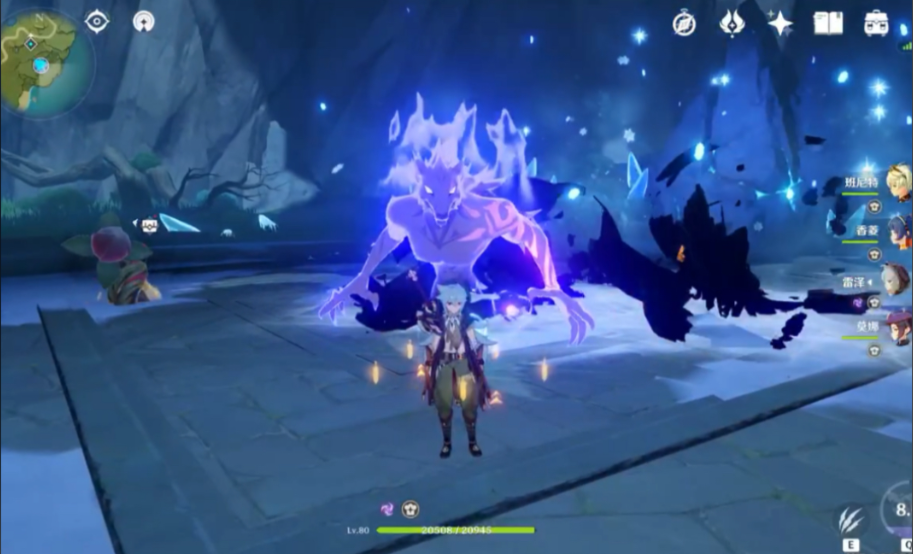The width and height of the screenshot is (913, 554).
Task: Click the arch icon beside Elemental Sight
Action: point(144,21)
